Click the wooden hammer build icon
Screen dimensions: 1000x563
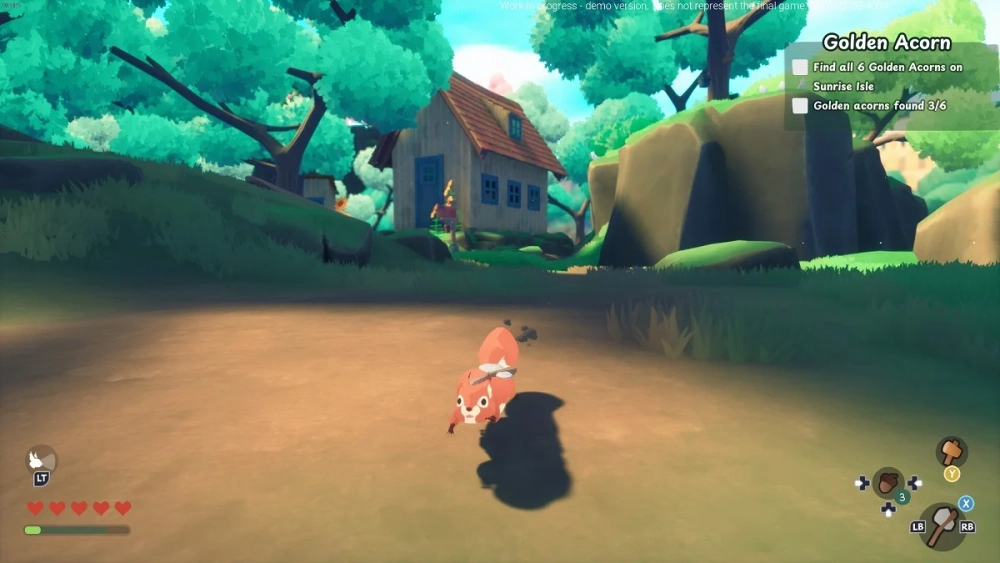pyautogui.click(x=951, y=450)
